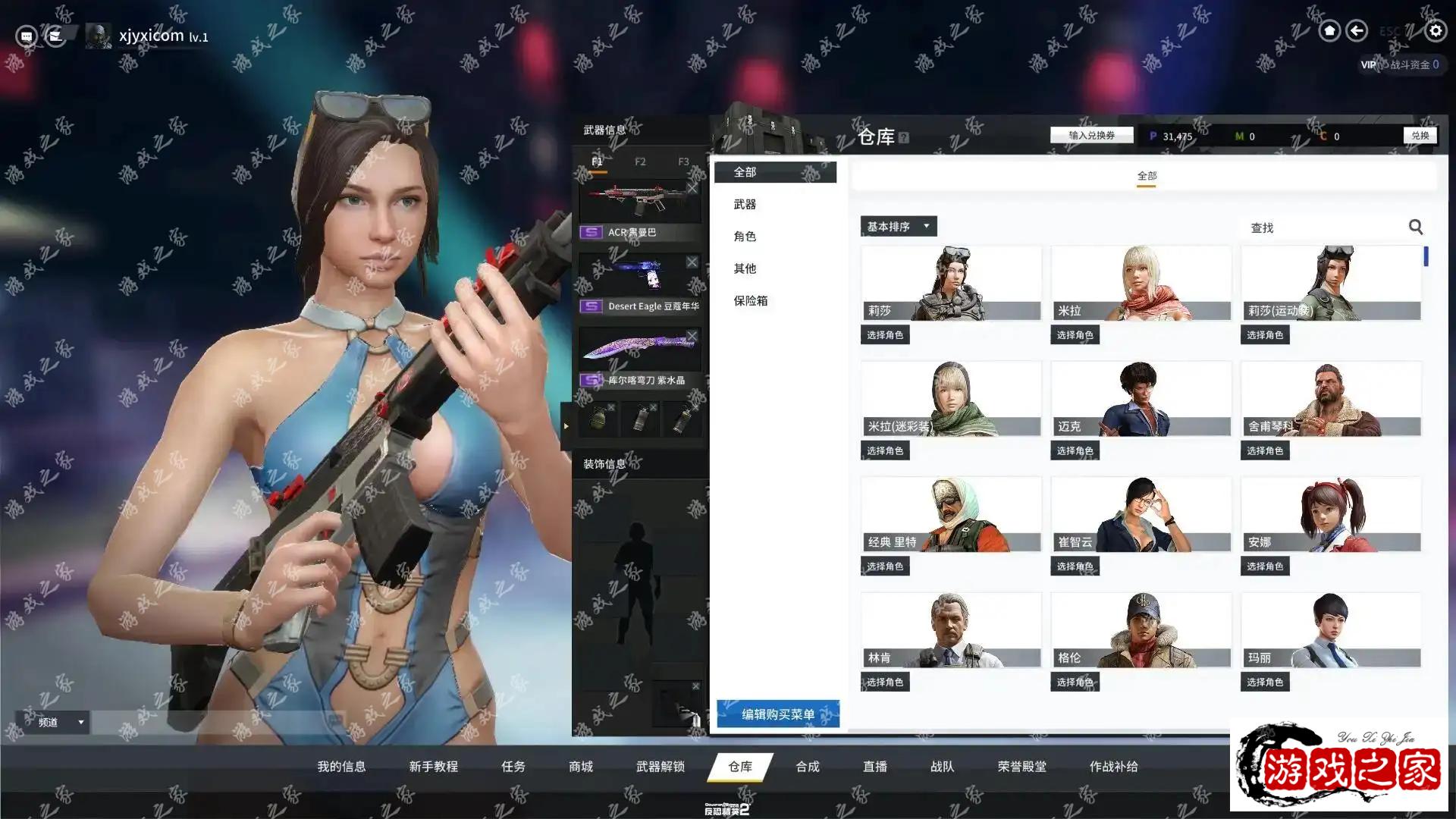This screenshot has width=1456, height=819.
Task: Open the settings gear icon
Action: click(x=1435, y=31)
